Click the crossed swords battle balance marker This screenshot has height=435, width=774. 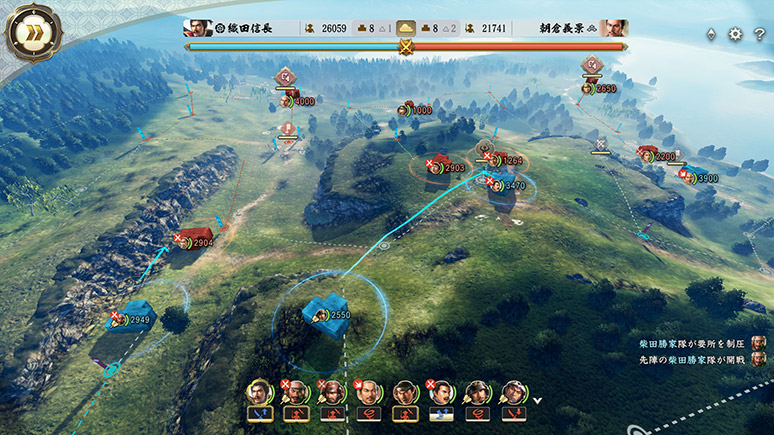406,46
